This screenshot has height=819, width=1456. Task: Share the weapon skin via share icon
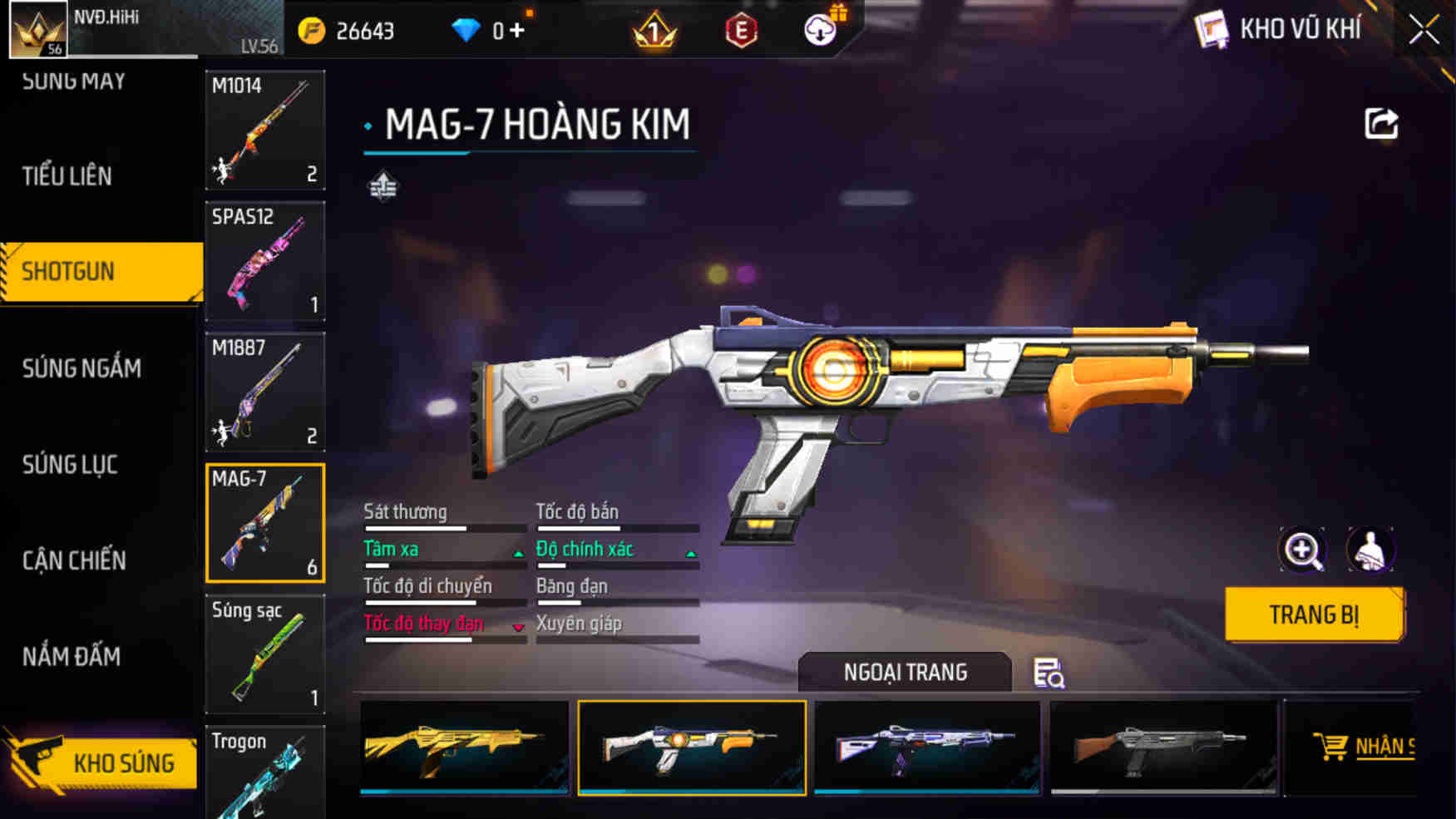[x=1381, y=125]
